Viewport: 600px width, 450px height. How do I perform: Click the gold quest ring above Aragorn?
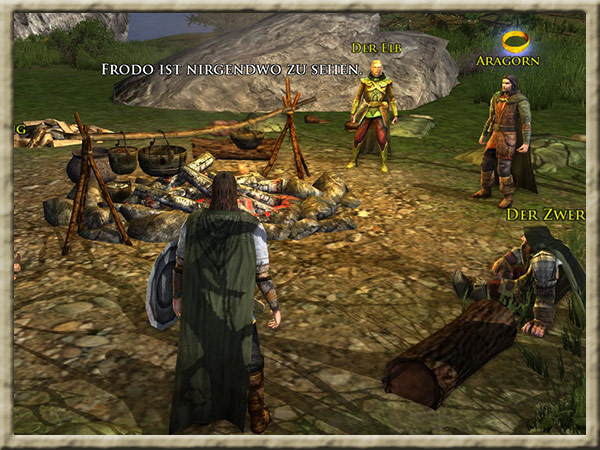click(x=516, y=41)
